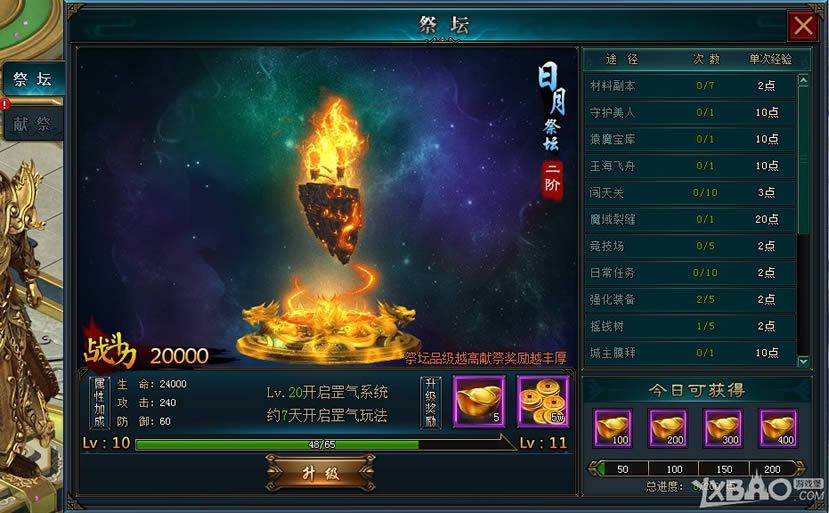Claim the 400 ingot daily reward

click(x=778, y=427)
